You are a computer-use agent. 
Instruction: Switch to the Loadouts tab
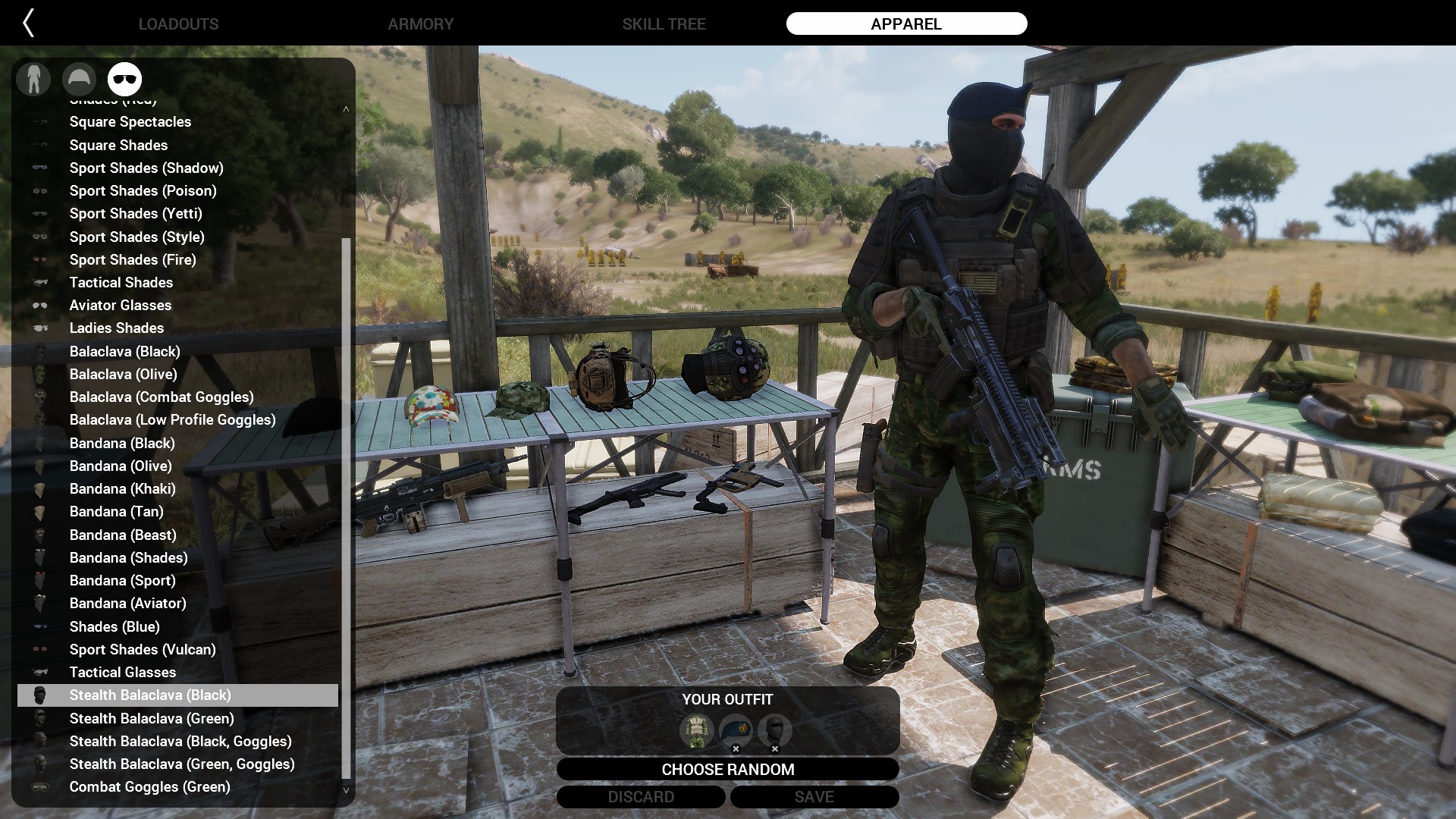178,24
